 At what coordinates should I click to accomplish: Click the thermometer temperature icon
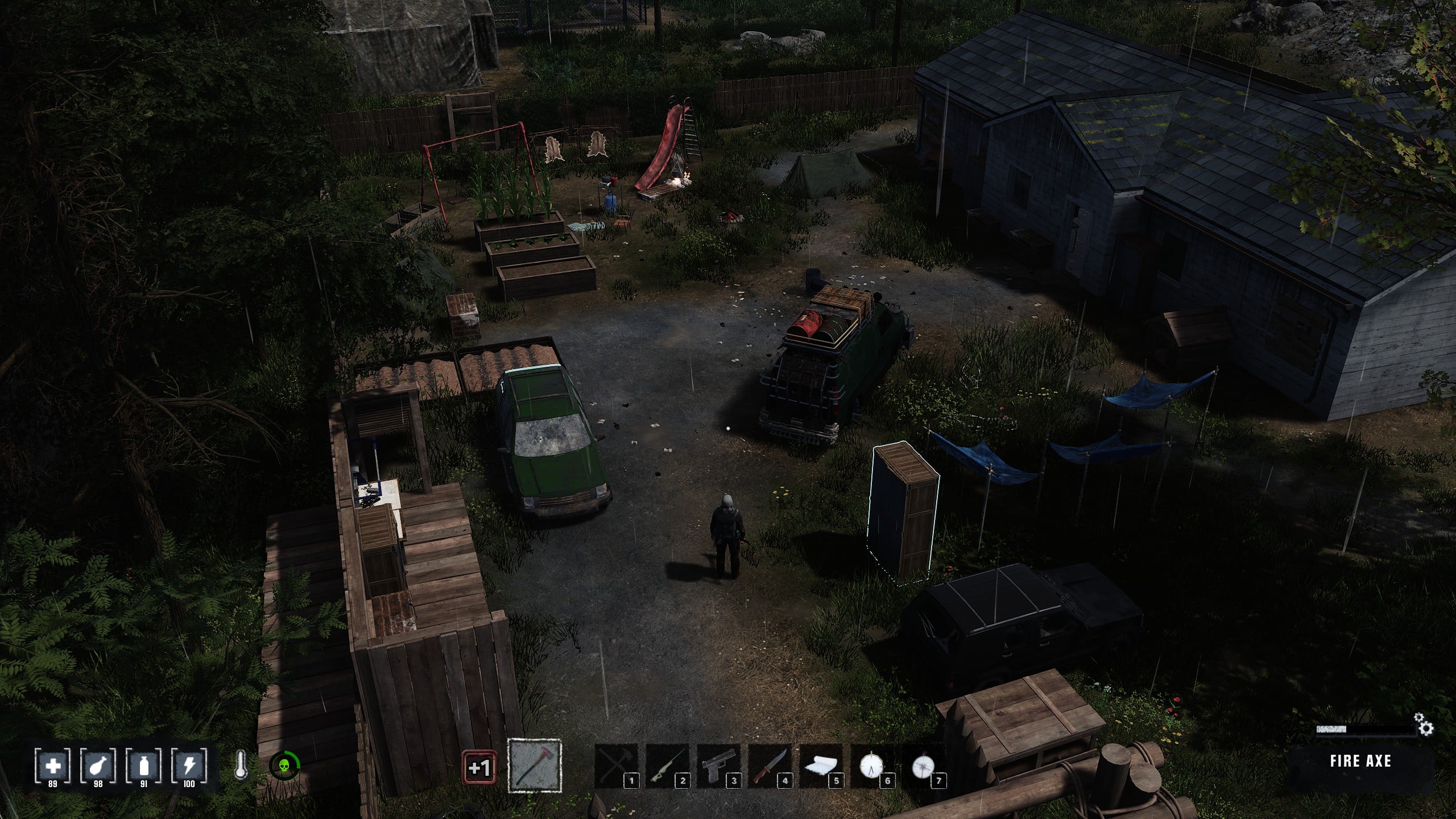click(x=241, y=766)
